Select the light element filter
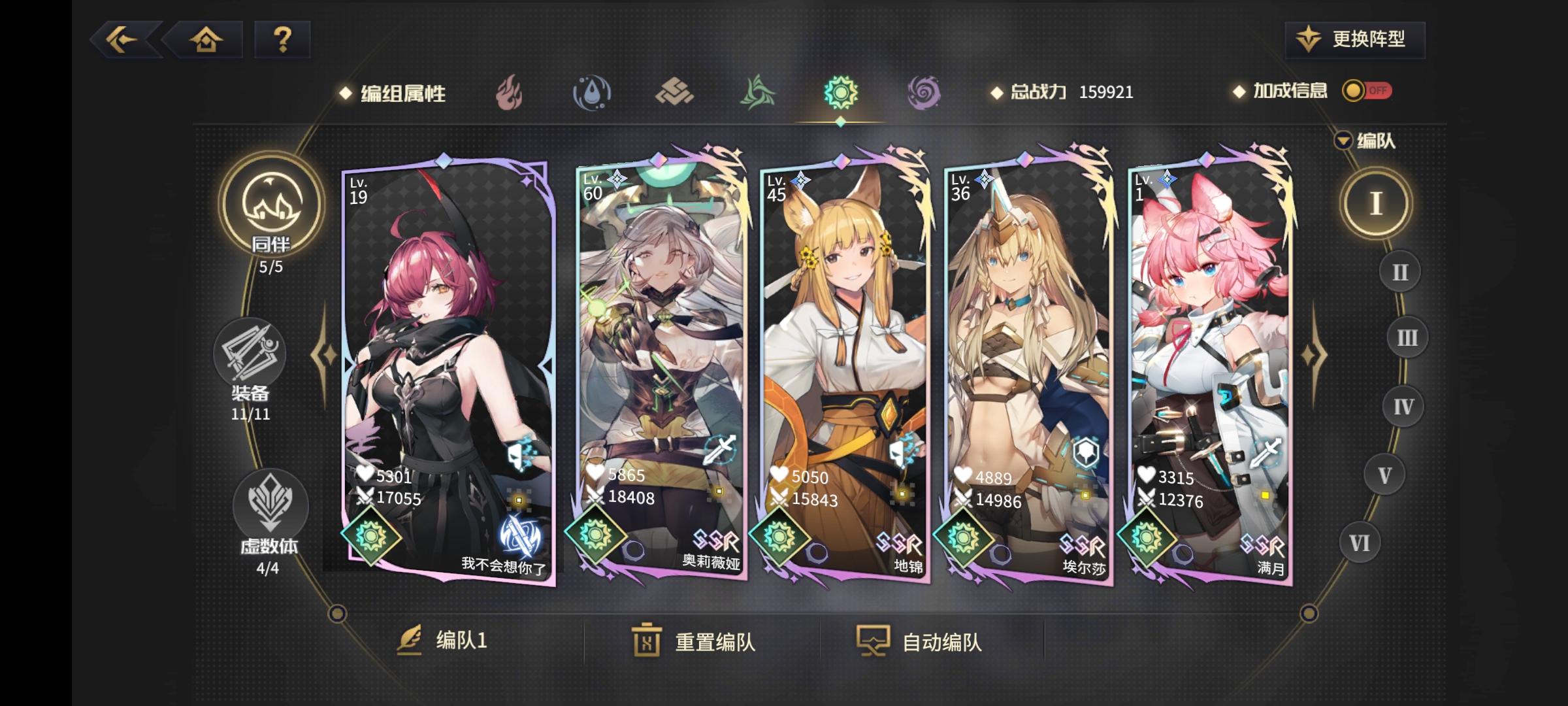 (x=841, y=93)
